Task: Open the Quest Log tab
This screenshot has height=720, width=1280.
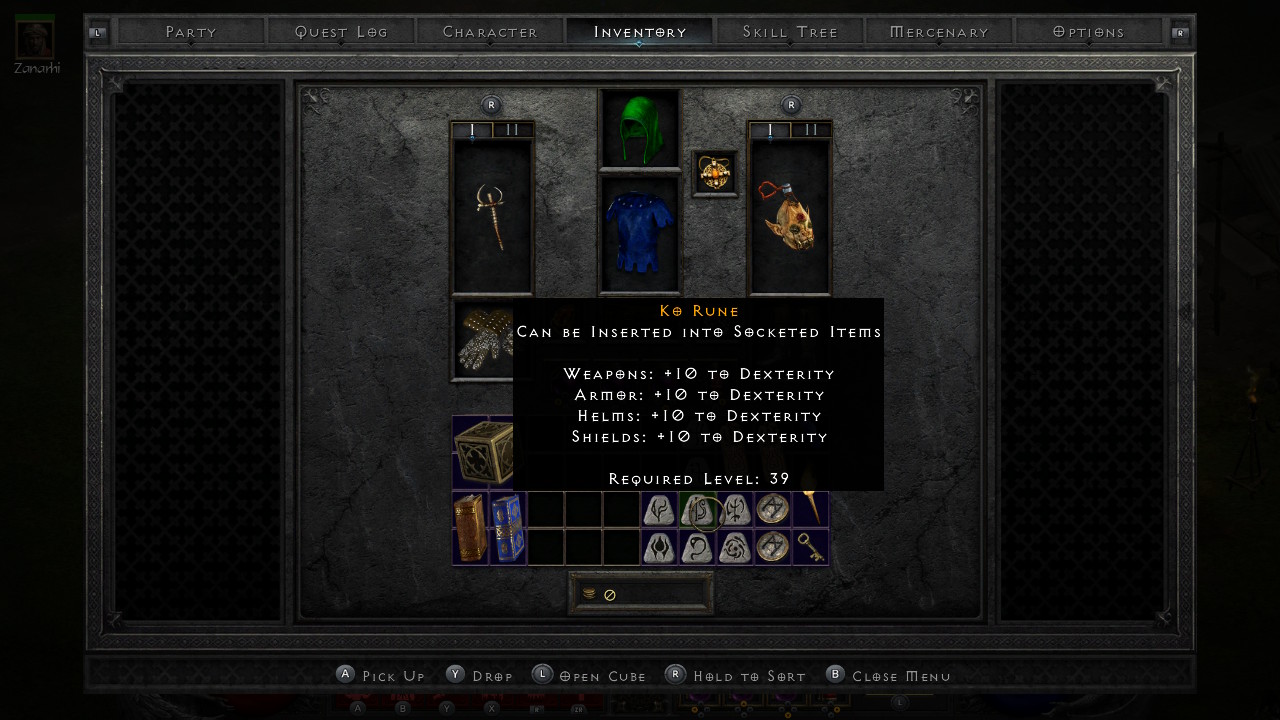Action: point(341,32)
